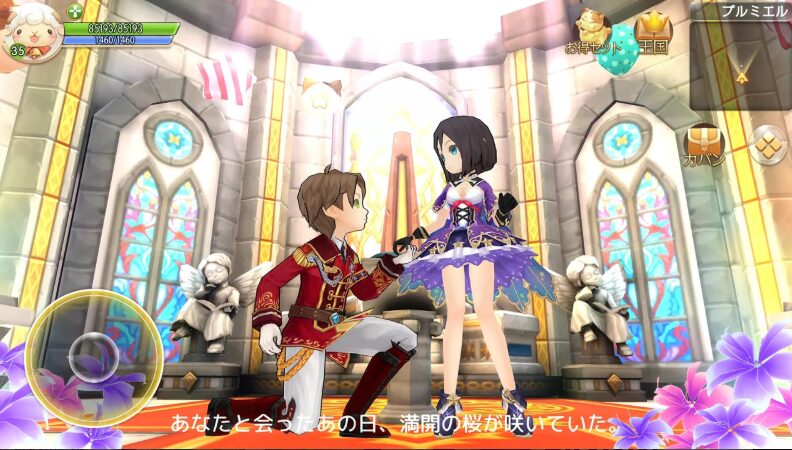This screenshot has height=450, width=792.
Task: Open the sheep avatar character portrait
Action: click(x=30, y=32)
